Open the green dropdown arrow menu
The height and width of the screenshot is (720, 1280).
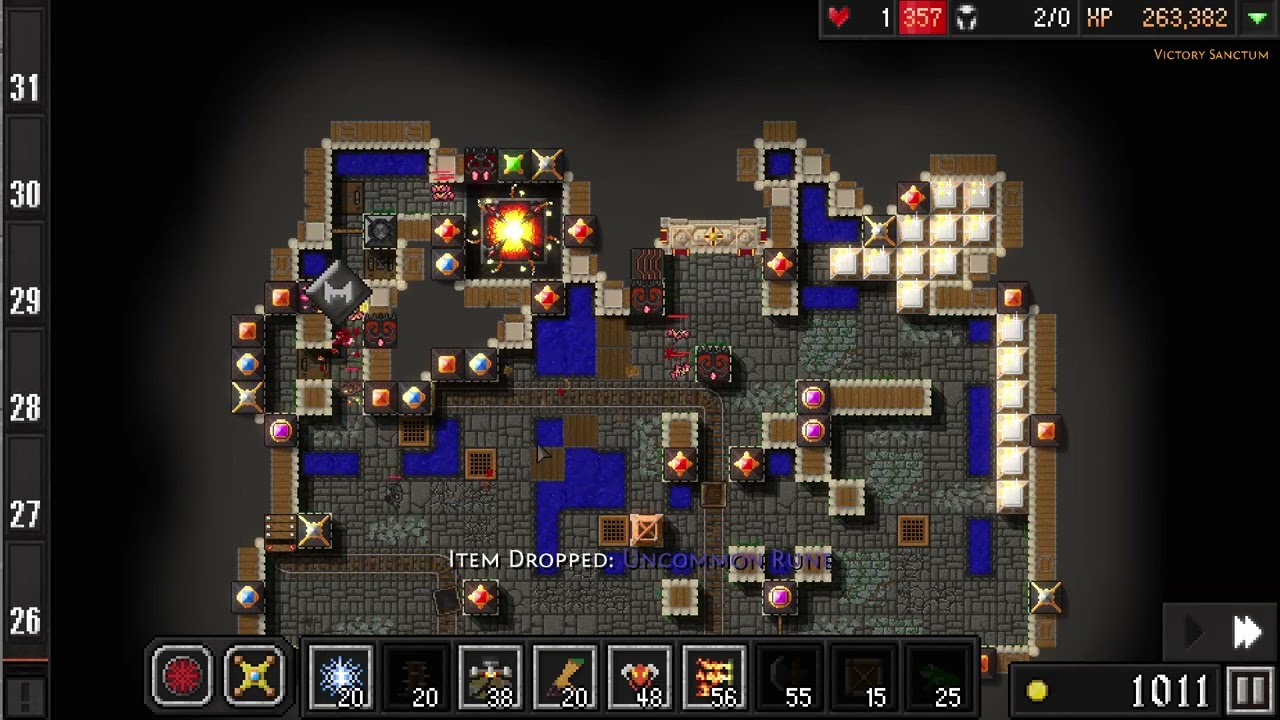tap(1257, 18)
